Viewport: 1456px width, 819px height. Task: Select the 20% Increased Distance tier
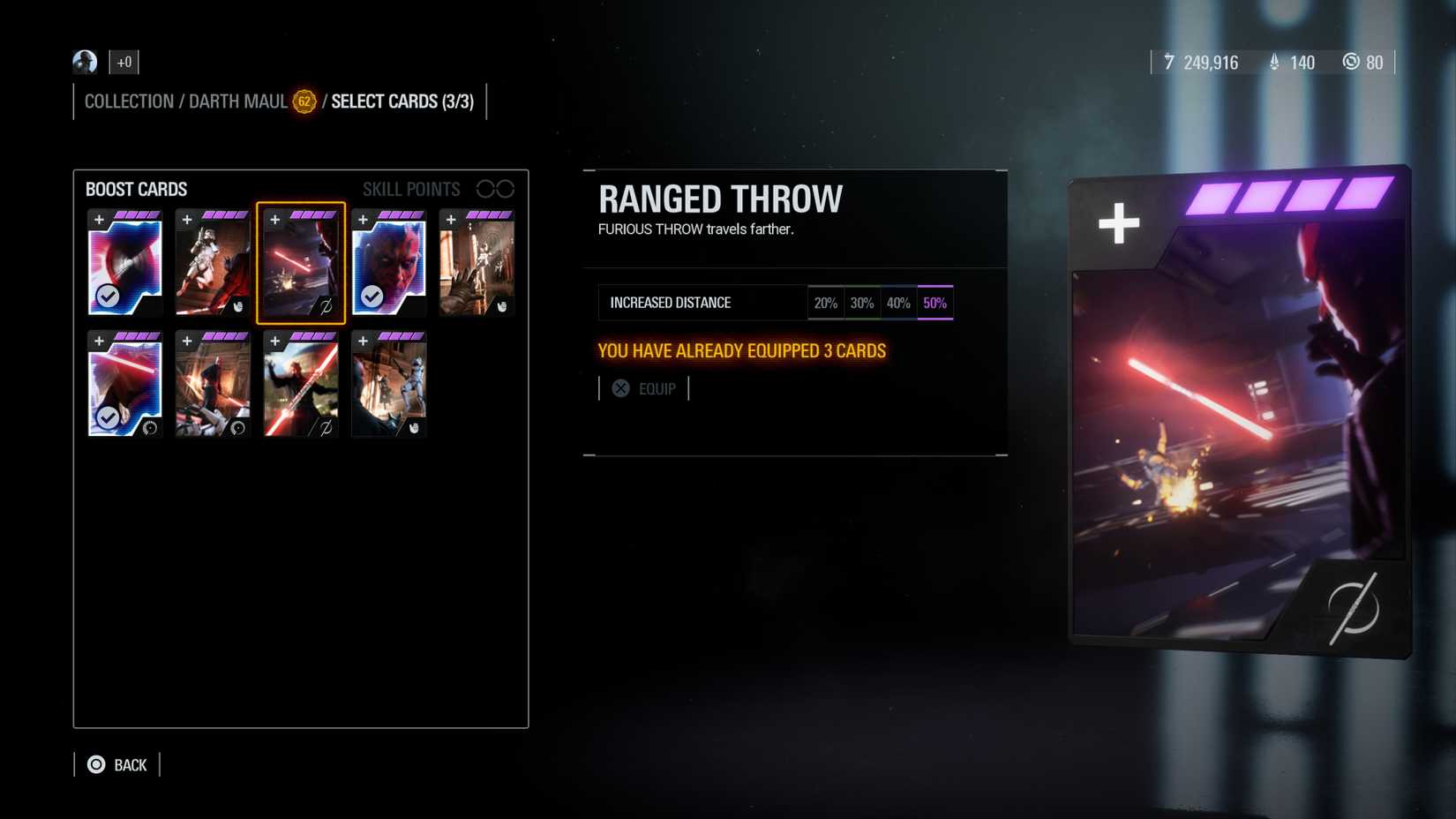coord(826,302)
